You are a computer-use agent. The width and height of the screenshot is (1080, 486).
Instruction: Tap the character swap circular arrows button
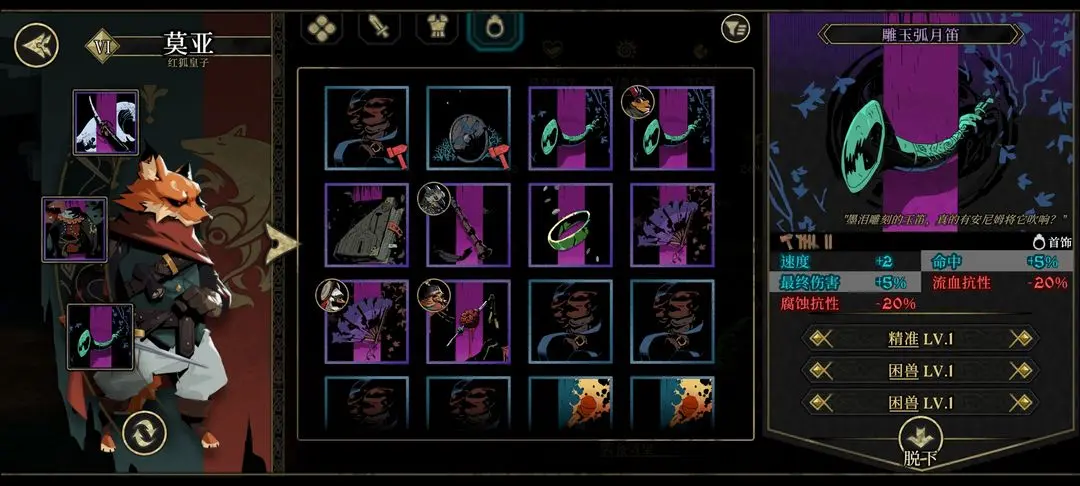point(143,433)
